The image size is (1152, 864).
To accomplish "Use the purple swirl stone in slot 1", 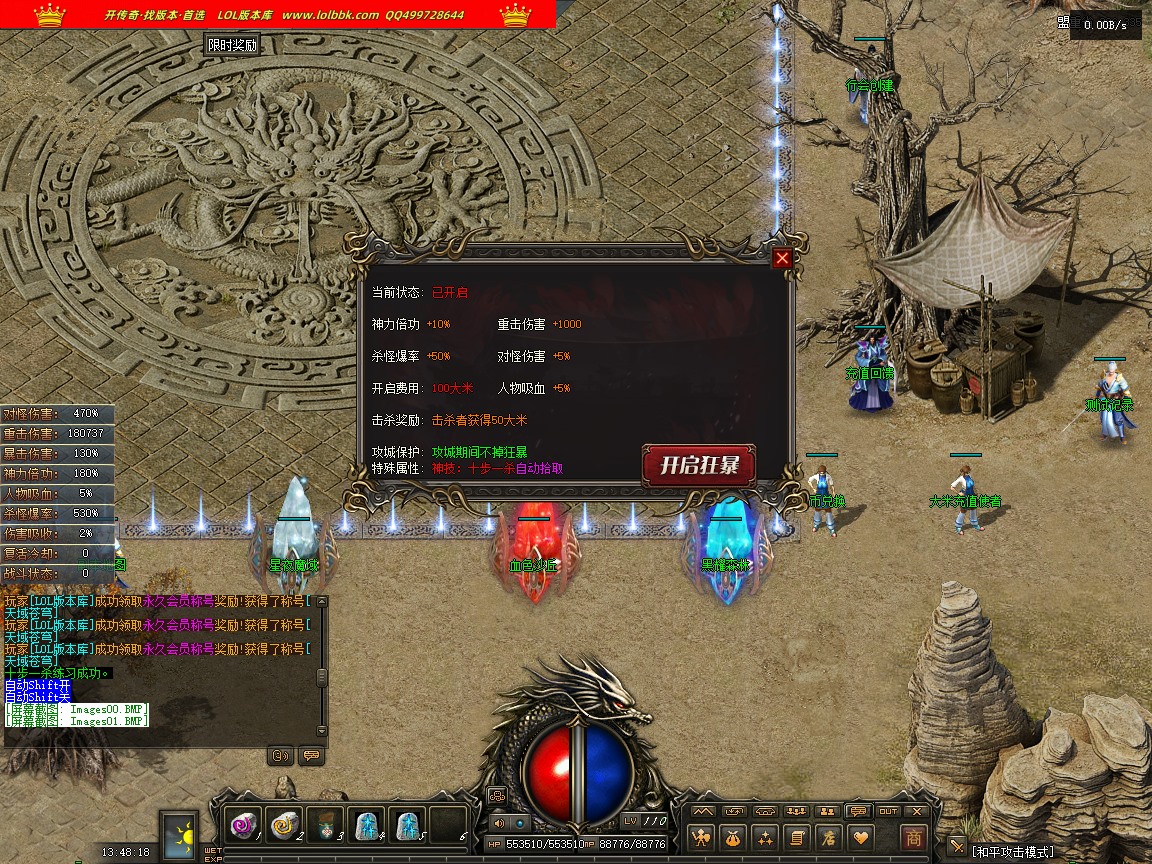I will click(243, 825).
